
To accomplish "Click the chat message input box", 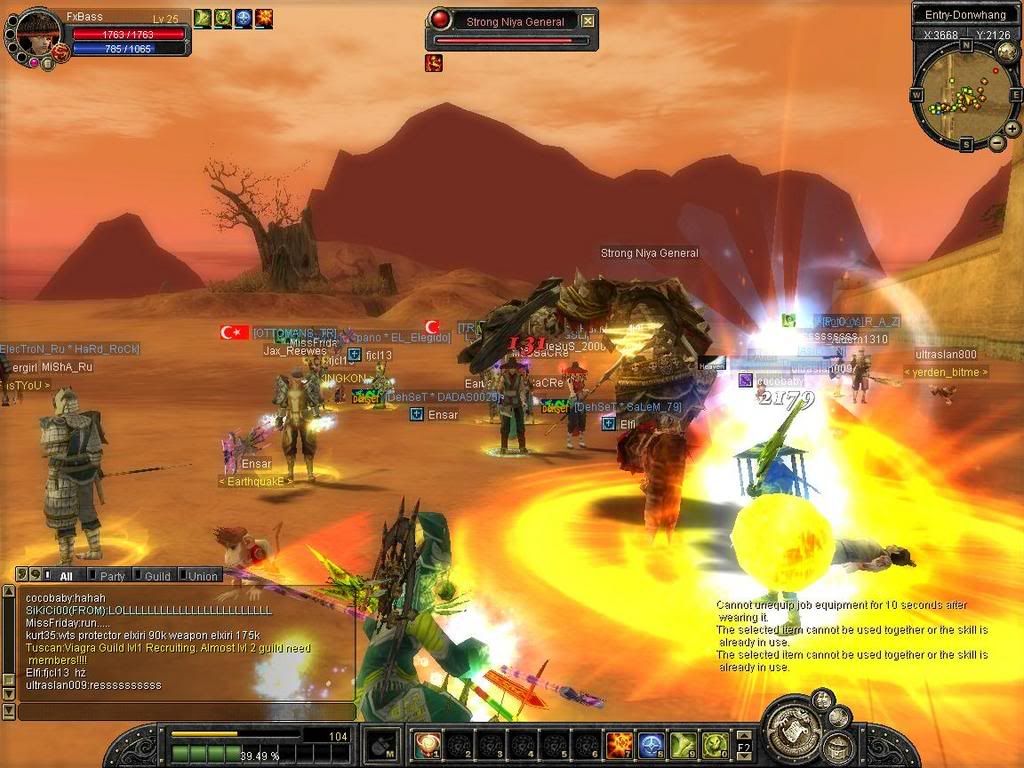I will 186,711.
